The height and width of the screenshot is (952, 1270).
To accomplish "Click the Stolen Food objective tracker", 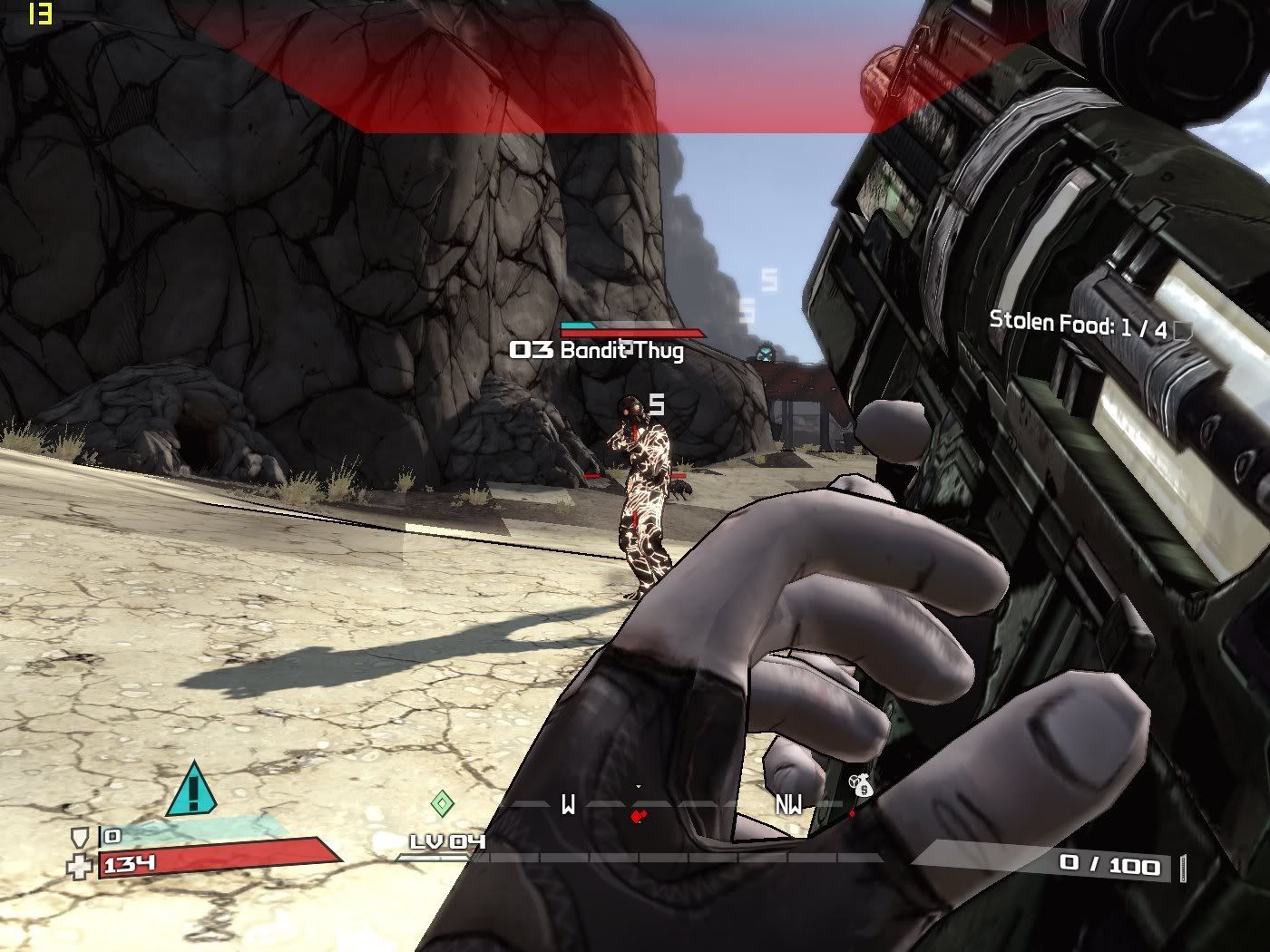I will 1079,324.
